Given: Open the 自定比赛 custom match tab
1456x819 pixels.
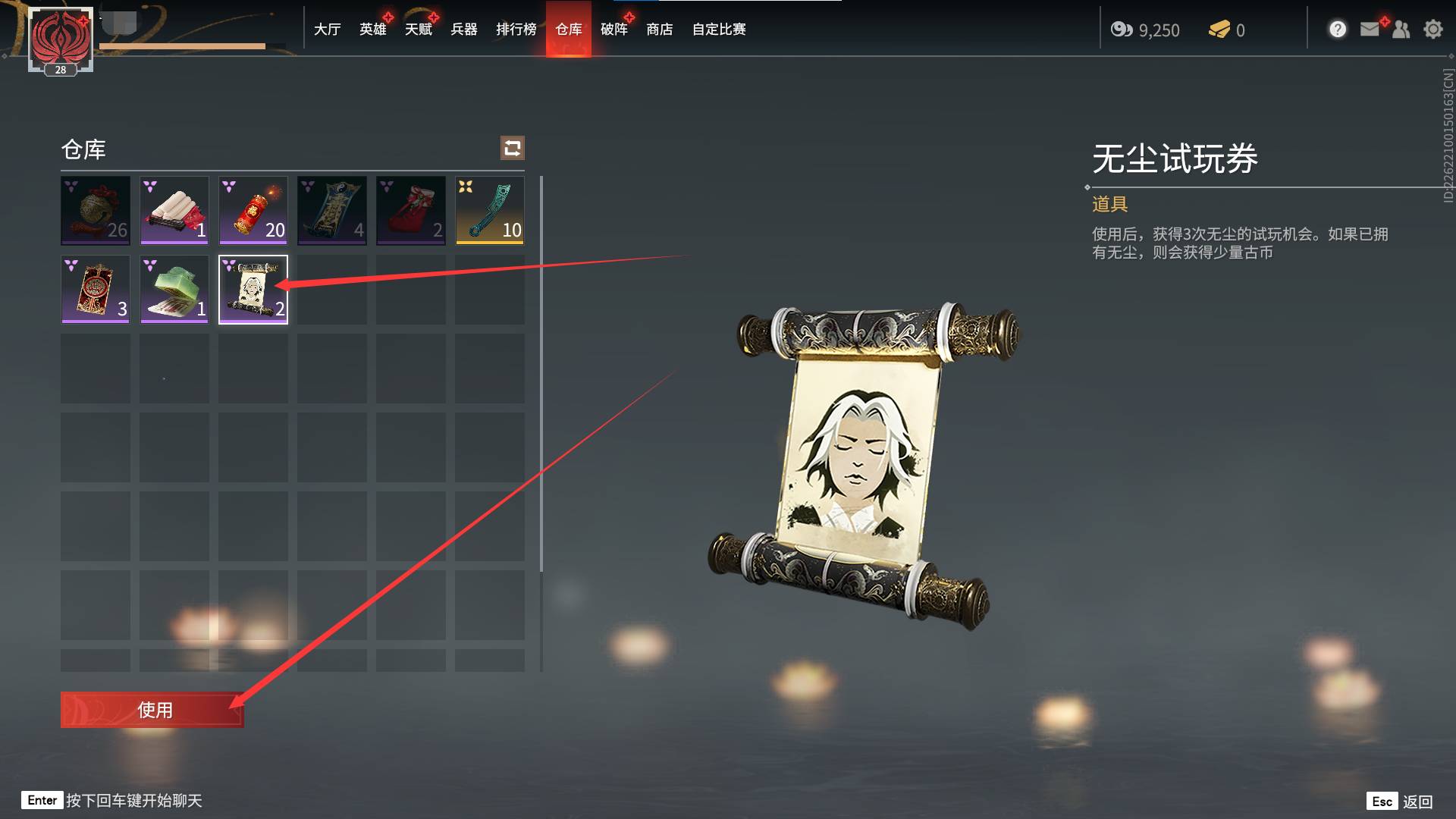Looking at the screenshot, I should pos(718,30).
